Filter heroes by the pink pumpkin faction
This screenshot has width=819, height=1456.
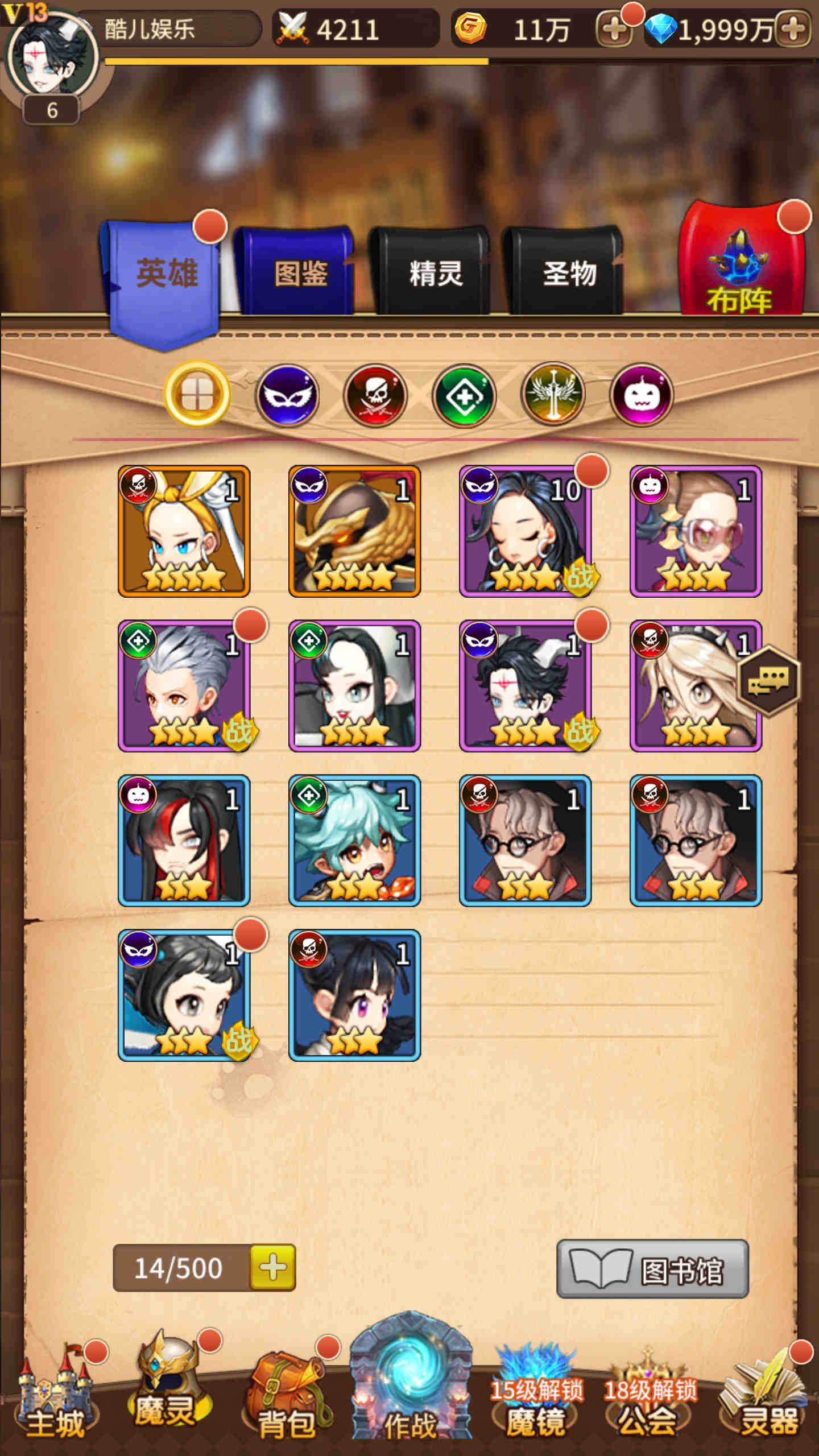pyautogui.click(x=641, y=395)
